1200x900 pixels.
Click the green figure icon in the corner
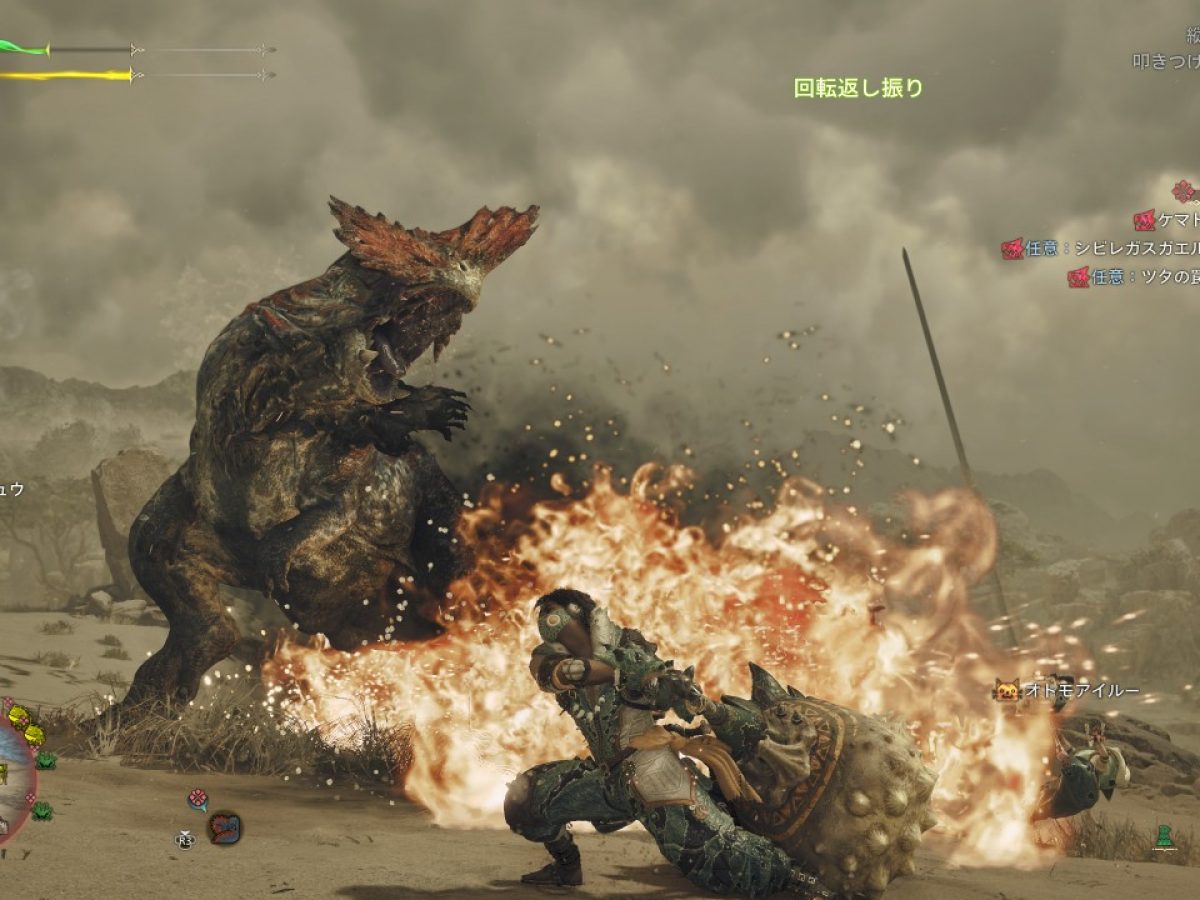click(x=1162, y=836)
